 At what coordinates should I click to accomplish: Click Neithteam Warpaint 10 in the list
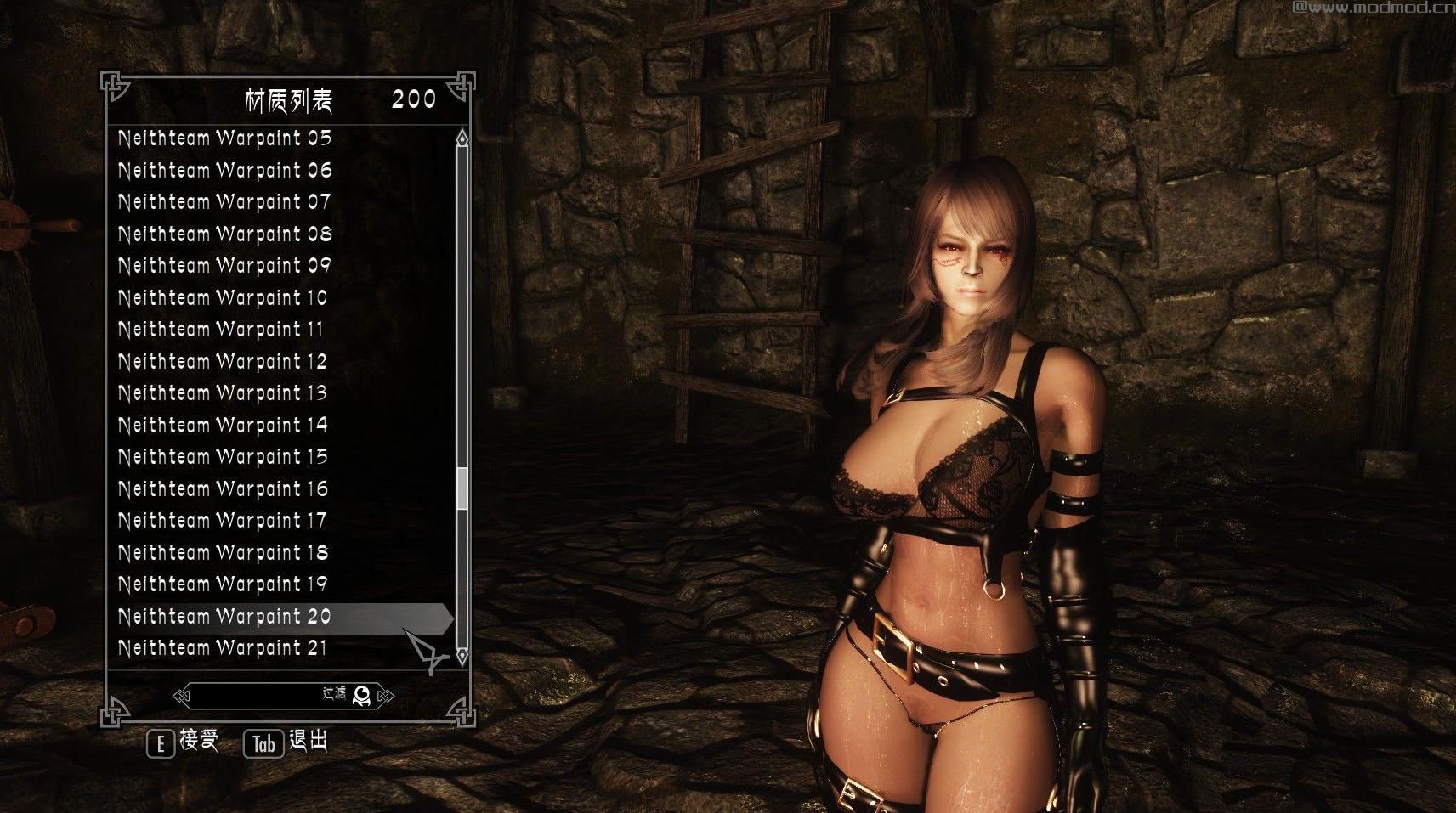coord(223,298)
